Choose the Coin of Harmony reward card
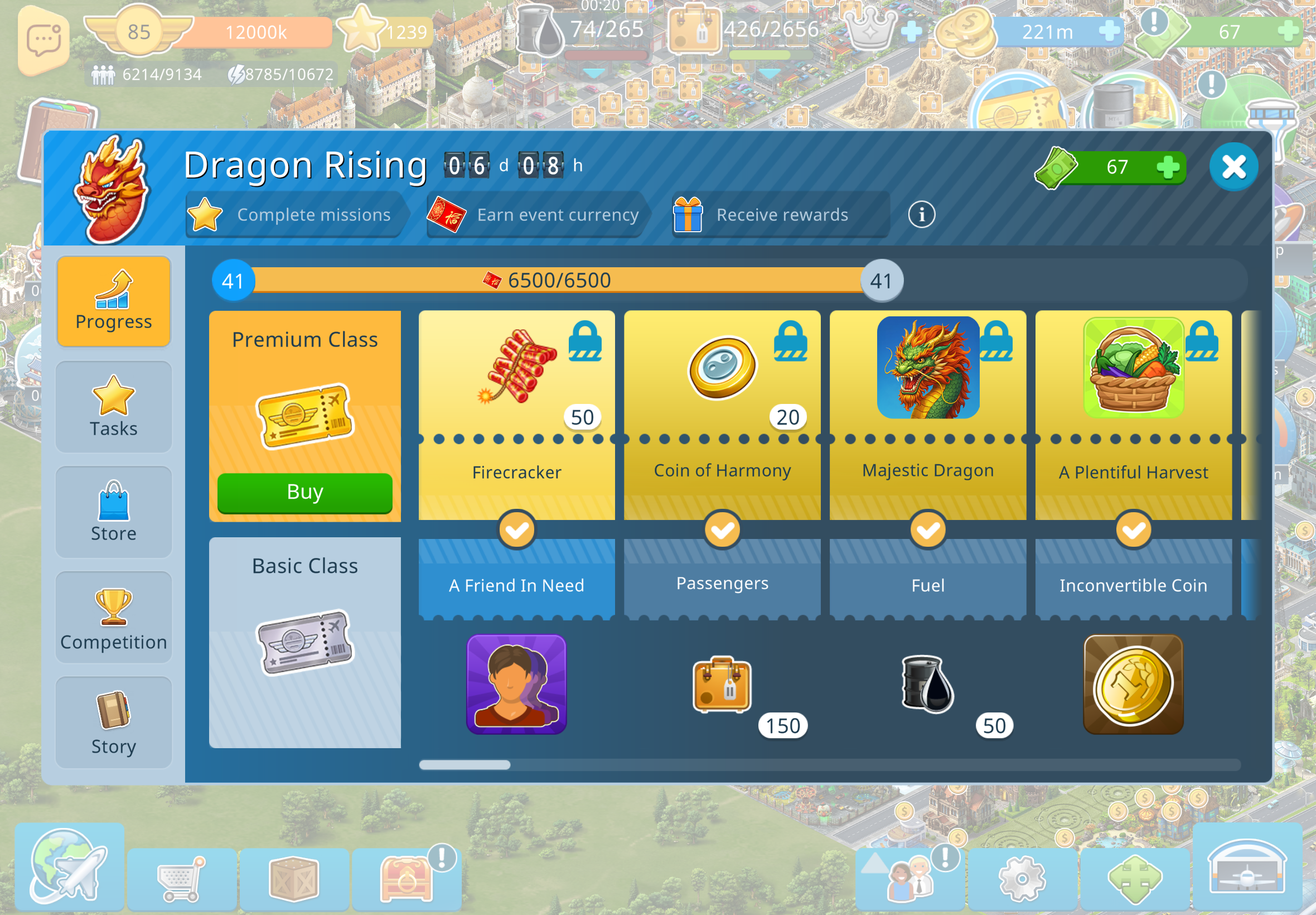Image resolution: width=1316 pixels, height=915 pixels. tap(722, 401)
